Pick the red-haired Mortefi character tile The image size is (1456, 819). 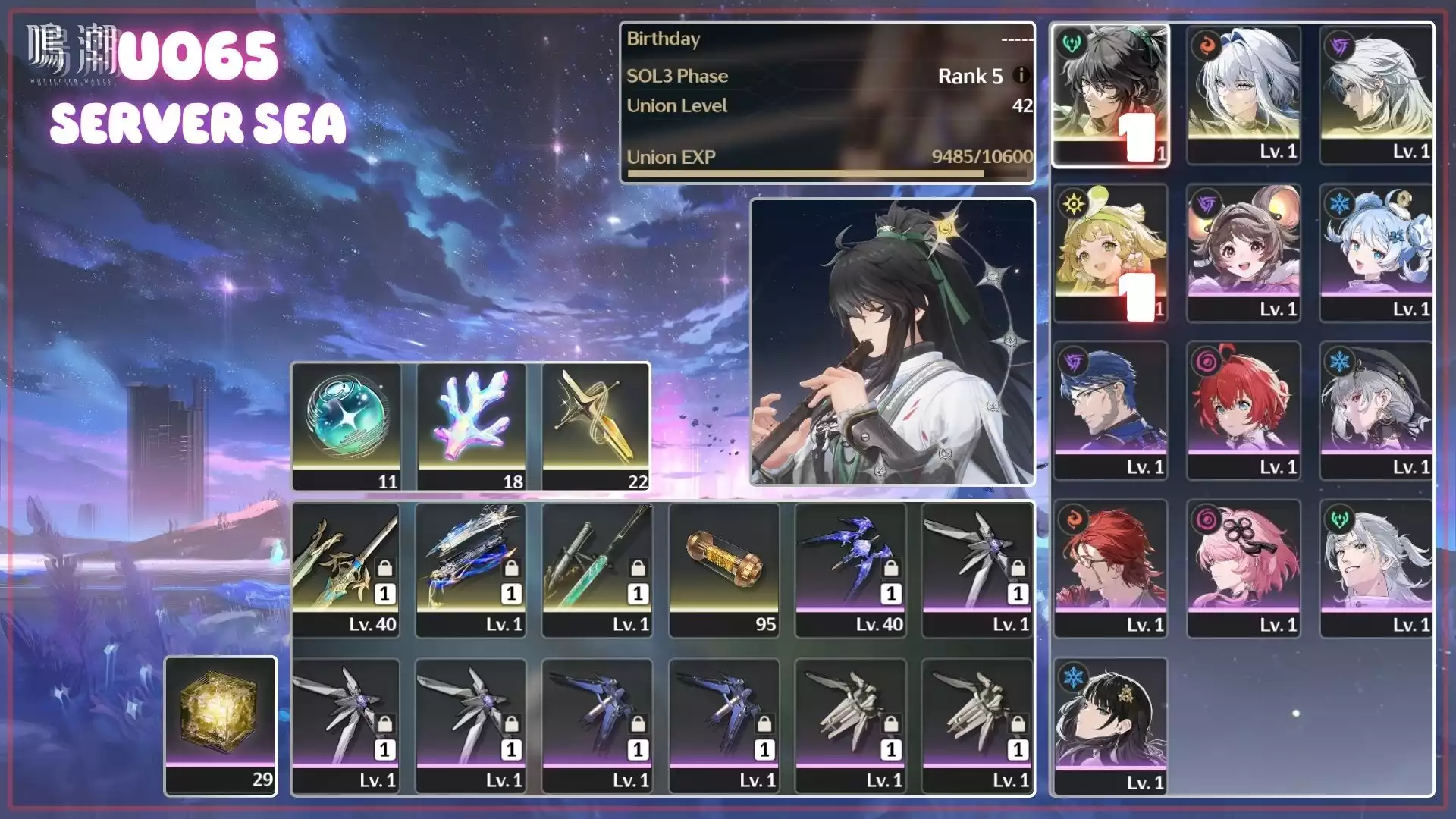[x=1110, y=568]
